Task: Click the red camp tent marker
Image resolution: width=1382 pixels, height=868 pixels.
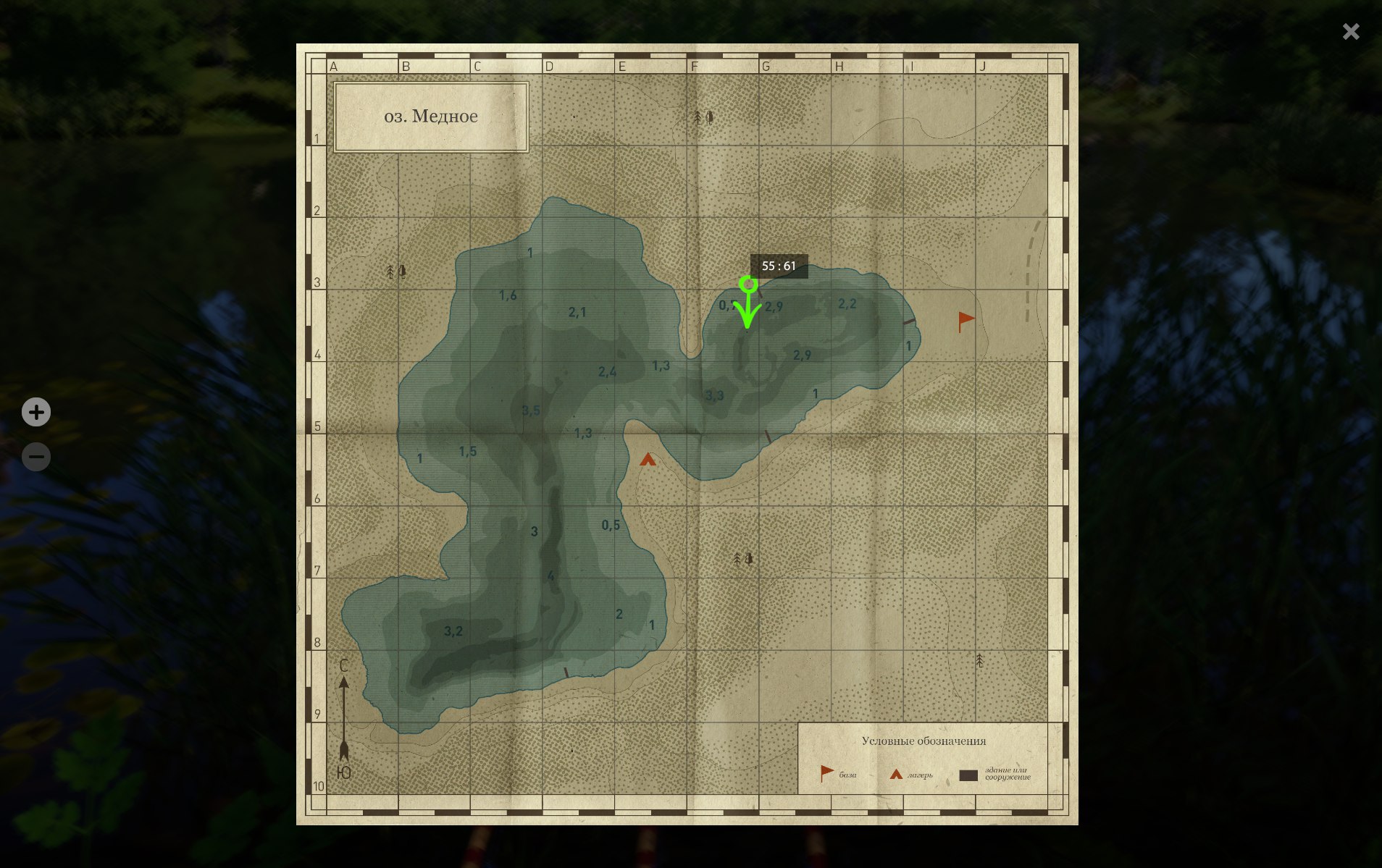Action: pos(648,460)
